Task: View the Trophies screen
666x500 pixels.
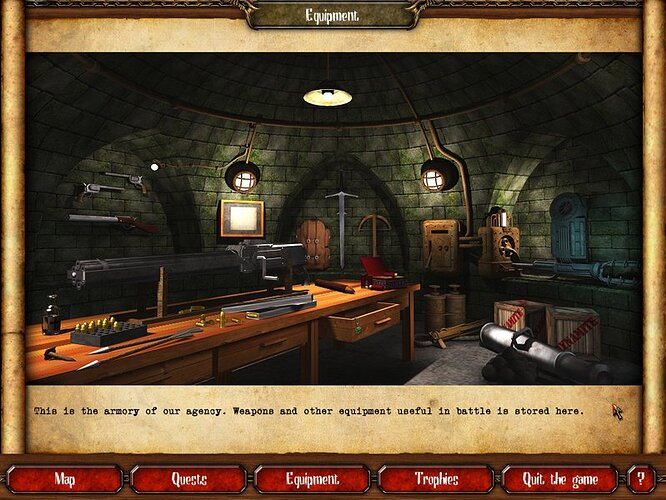Action: 435,479
